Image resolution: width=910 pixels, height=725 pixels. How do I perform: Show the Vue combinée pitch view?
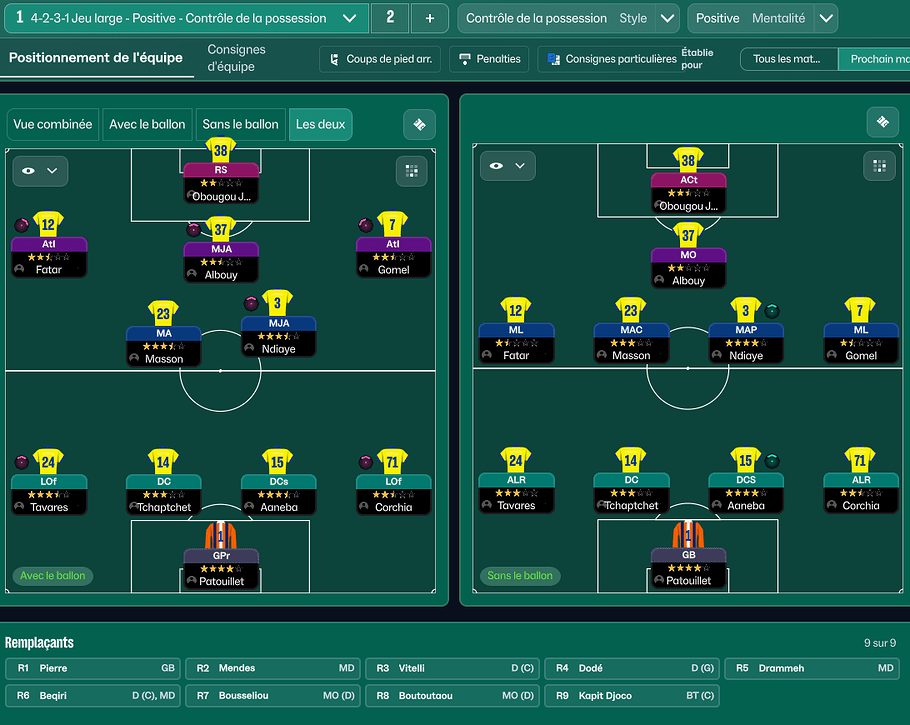click(x=53, y=124)
